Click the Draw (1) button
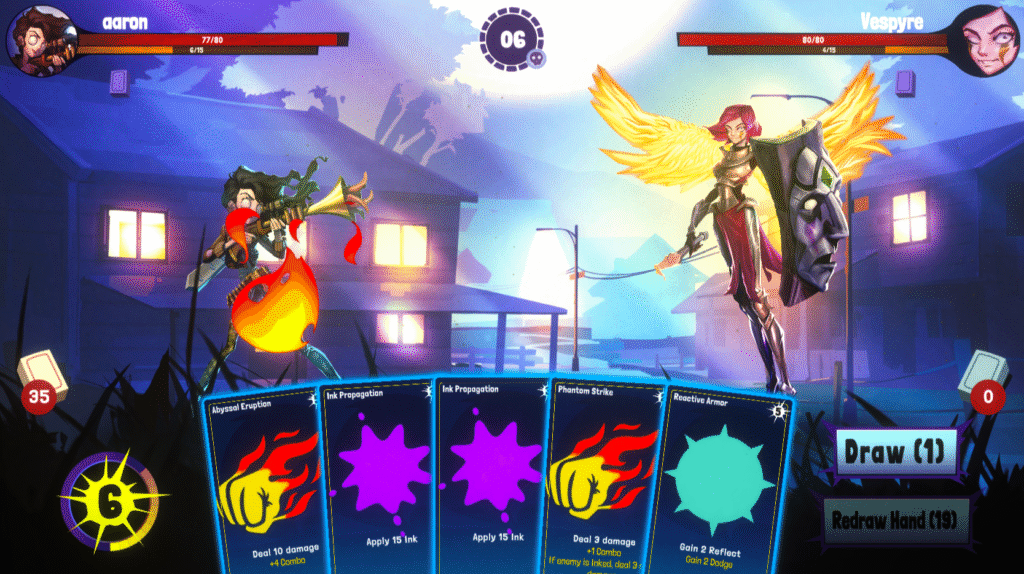Viewport: 1024px width, 574px height. (895, 452)
